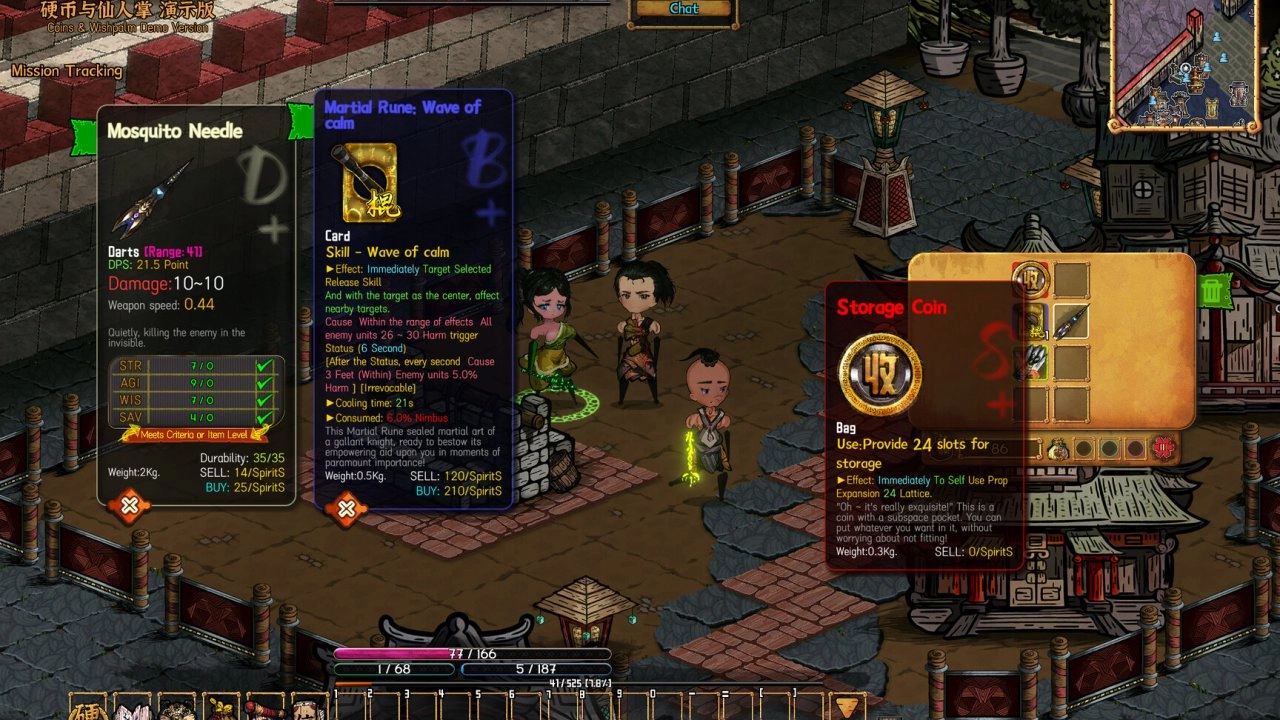Expand the Mission Tracking panel
1280x720 pixels.
[x=66, y=71]
